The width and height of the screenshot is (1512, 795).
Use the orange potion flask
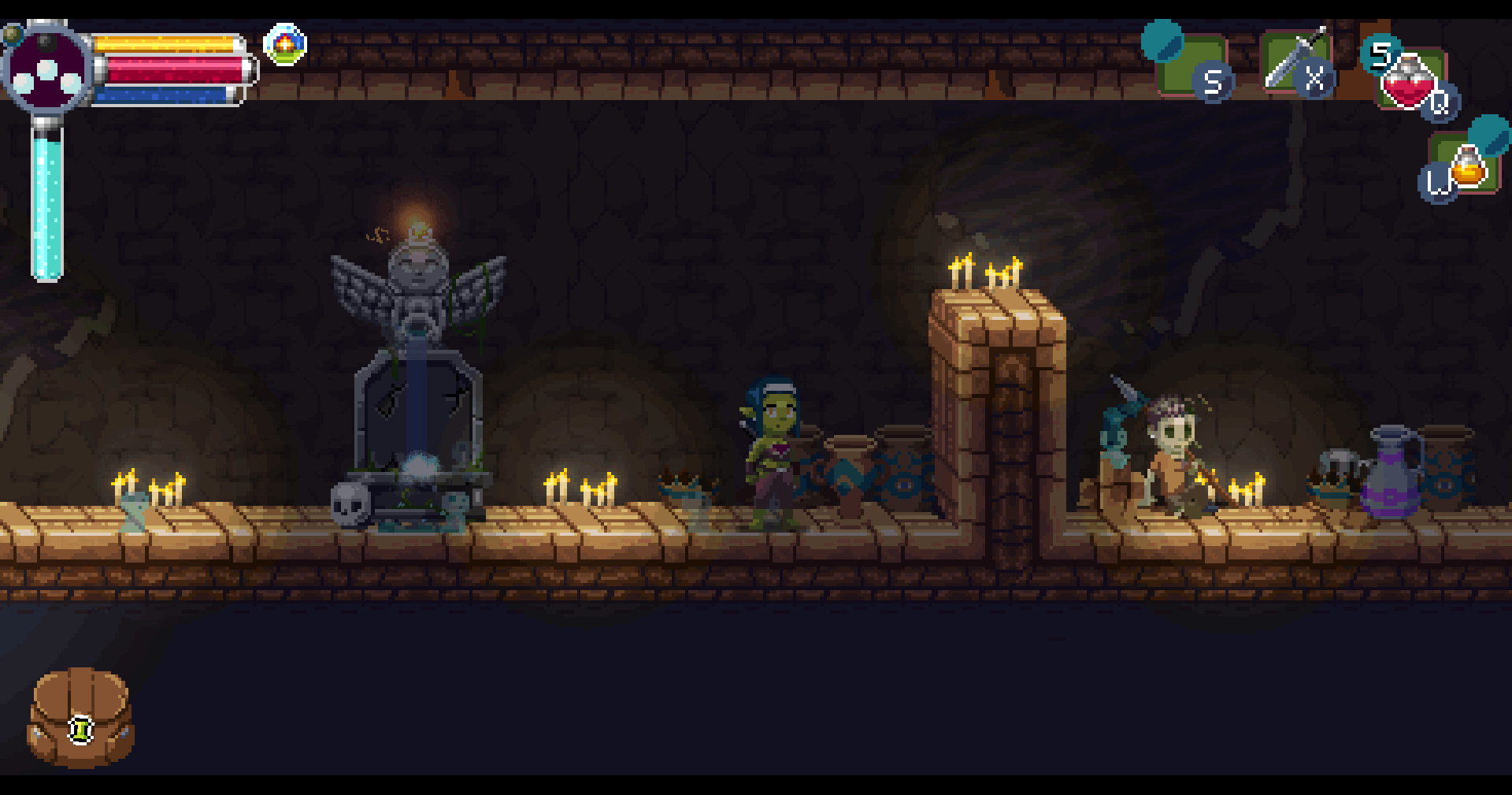tap(1467, 167)
